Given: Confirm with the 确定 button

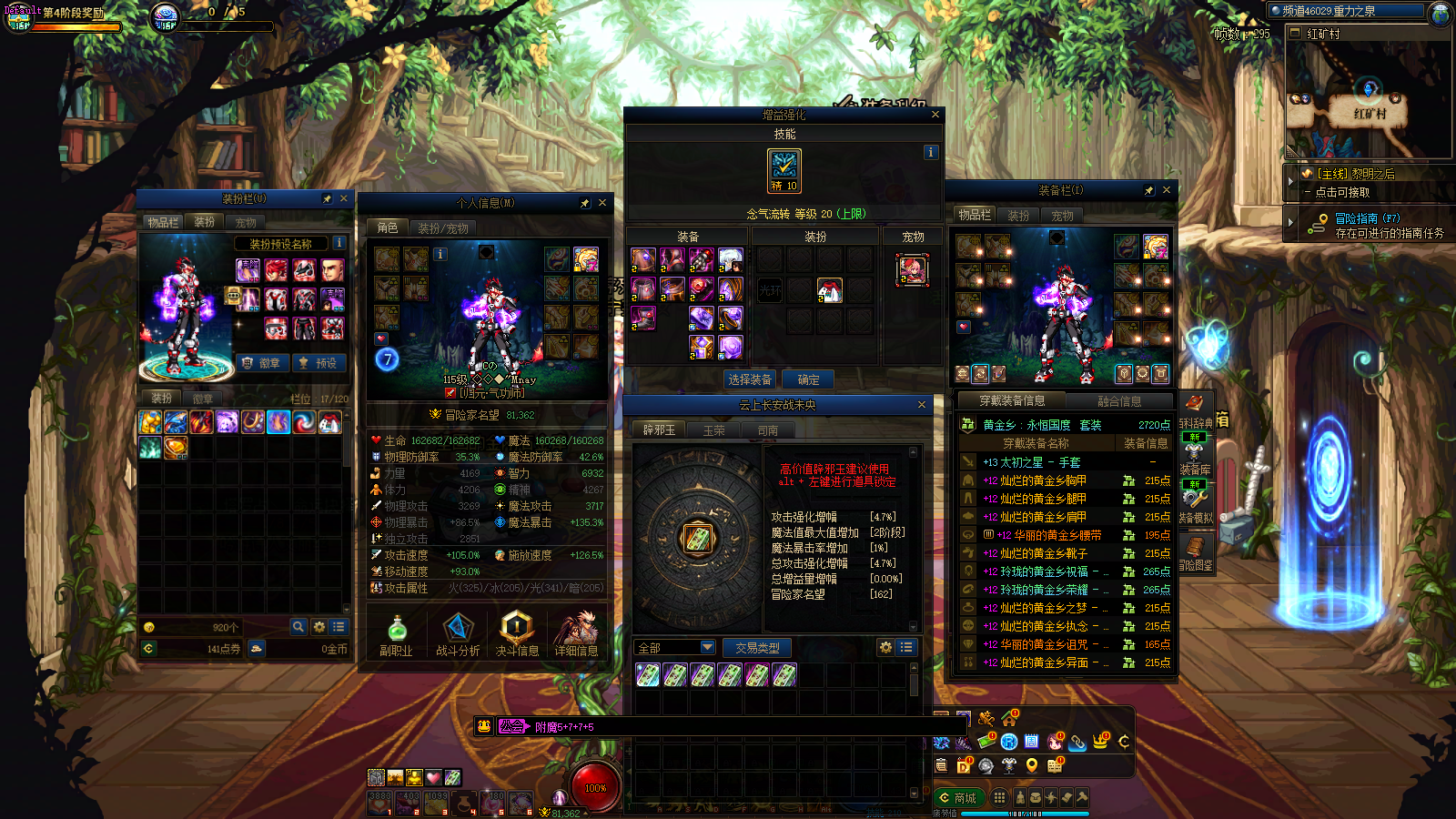Looking at the screenshot, I should (808, 379).
